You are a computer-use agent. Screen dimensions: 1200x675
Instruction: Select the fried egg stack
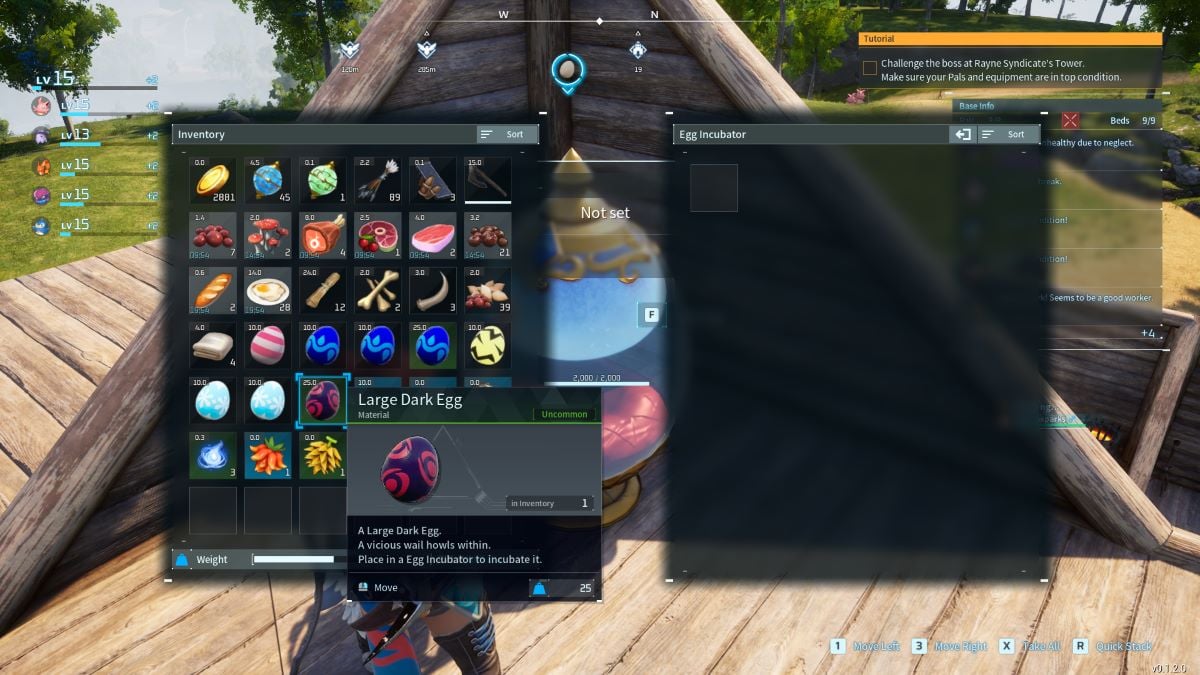(x=268, y=291)
